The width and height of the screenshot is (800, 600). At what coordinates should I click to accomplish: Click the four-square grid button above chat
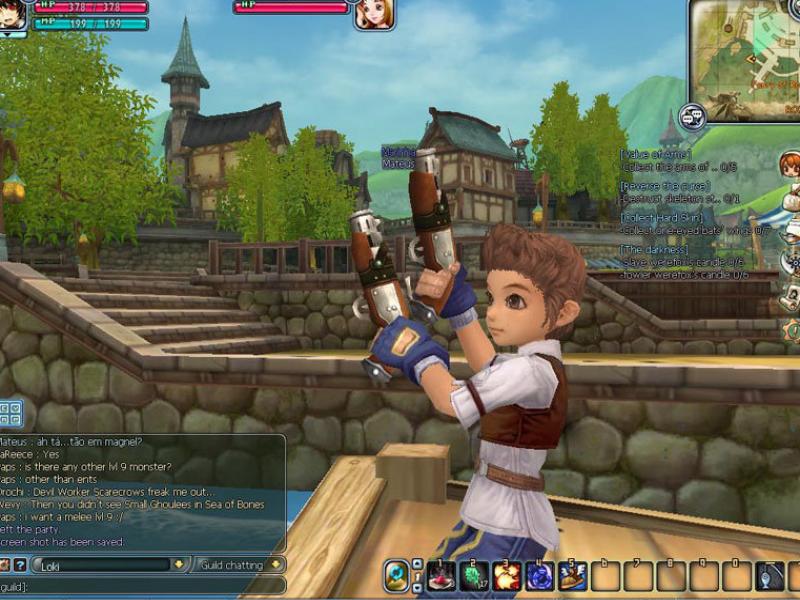11,412
